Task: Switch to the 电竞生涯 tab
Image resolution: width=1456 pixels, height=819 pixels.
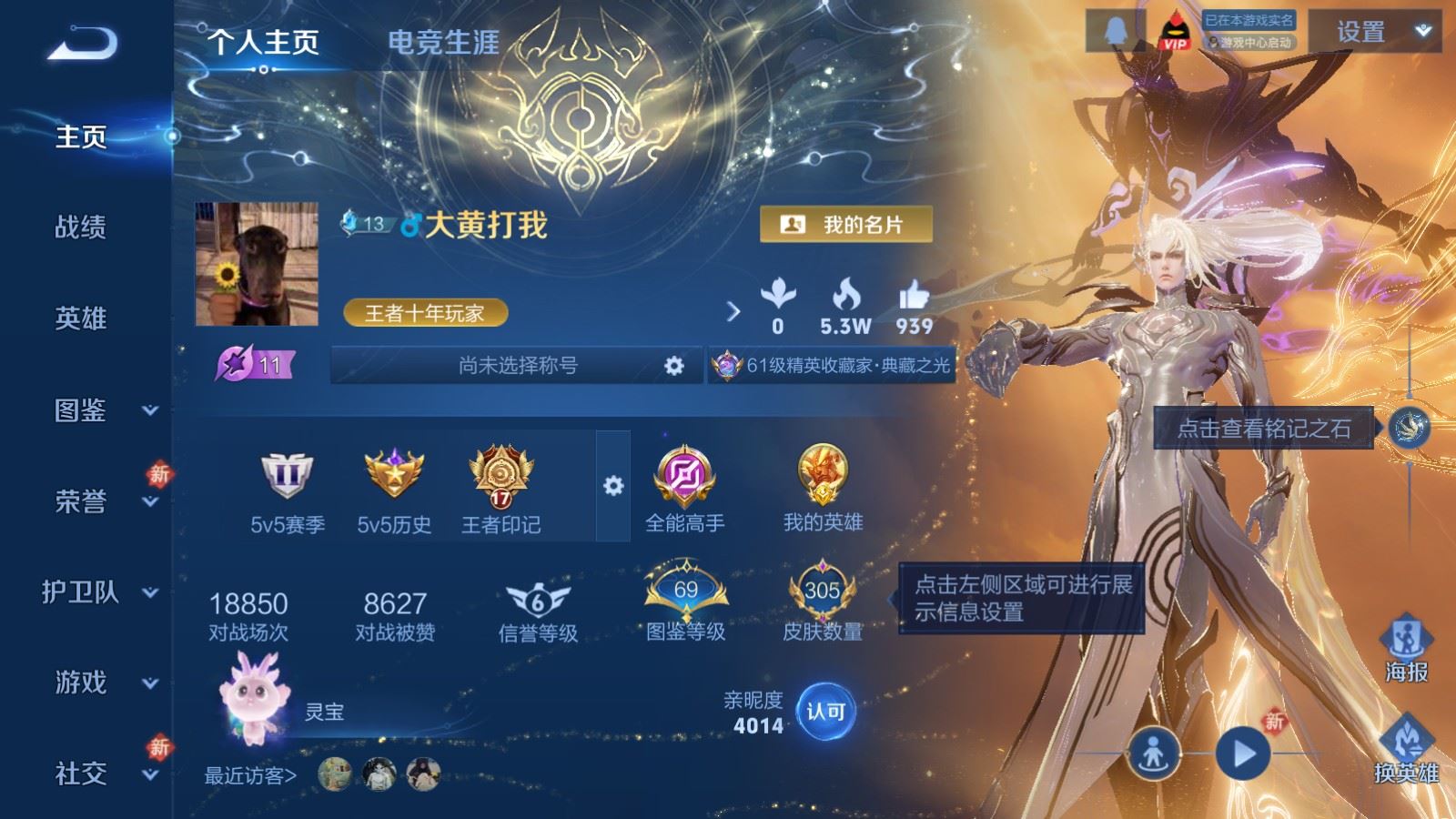Action: click(x=444, y=42)
